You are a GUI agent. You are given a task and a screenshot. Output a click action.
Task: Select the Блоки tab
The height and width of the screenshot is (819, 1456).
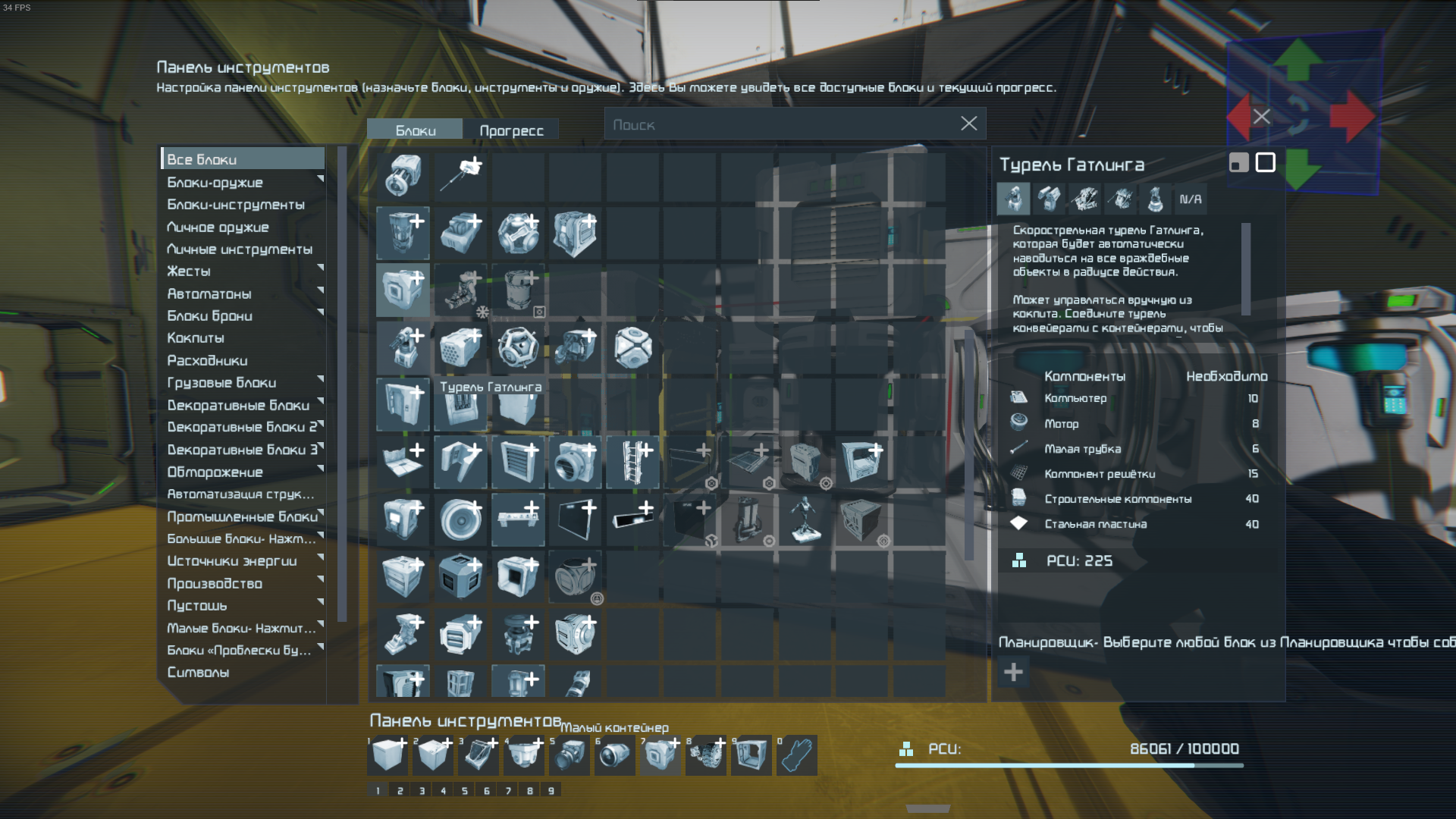[x=416, y=130]
